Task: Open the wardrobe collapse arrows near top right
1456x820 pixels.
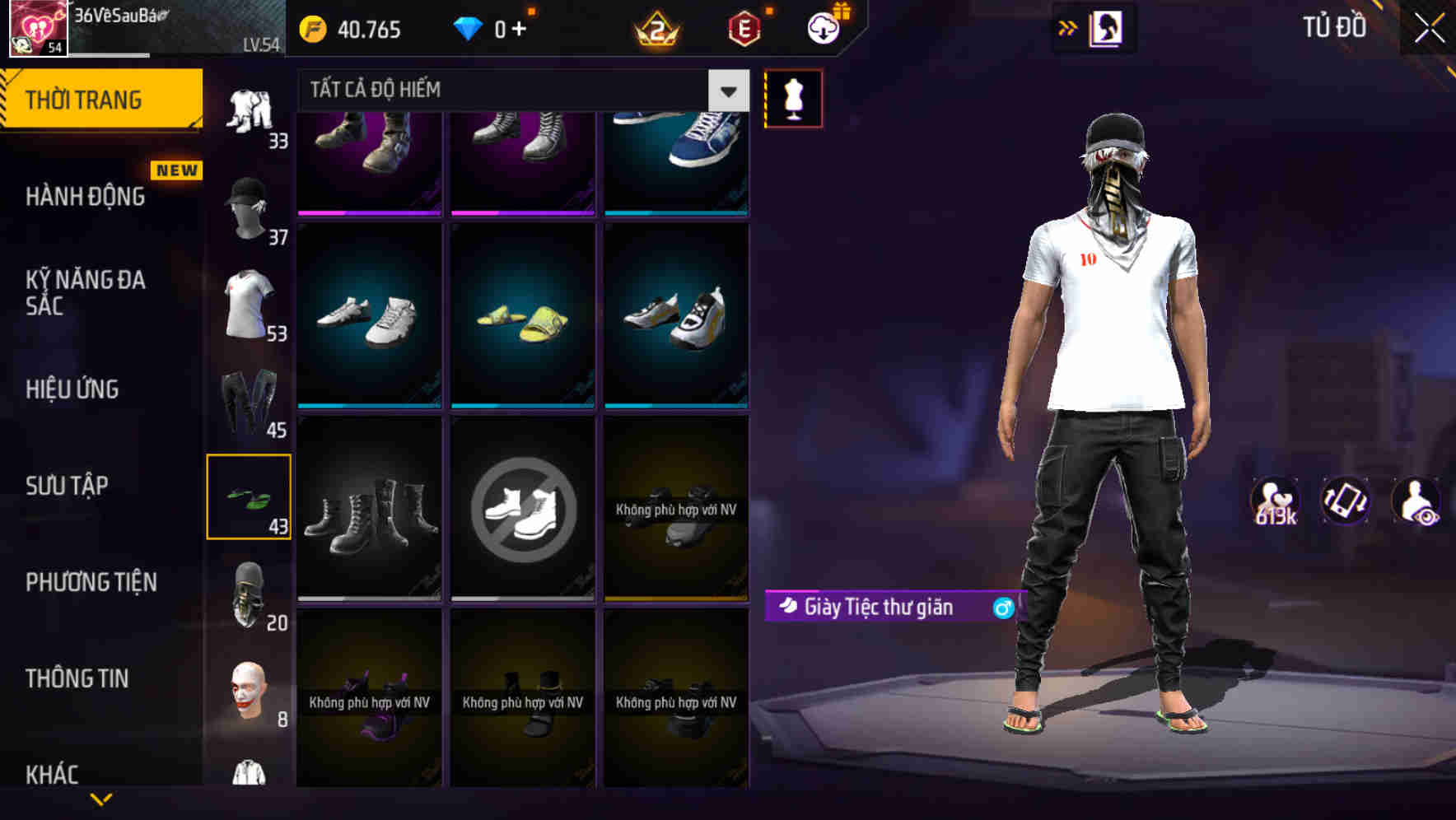Action: click(x=1069, y=27)
